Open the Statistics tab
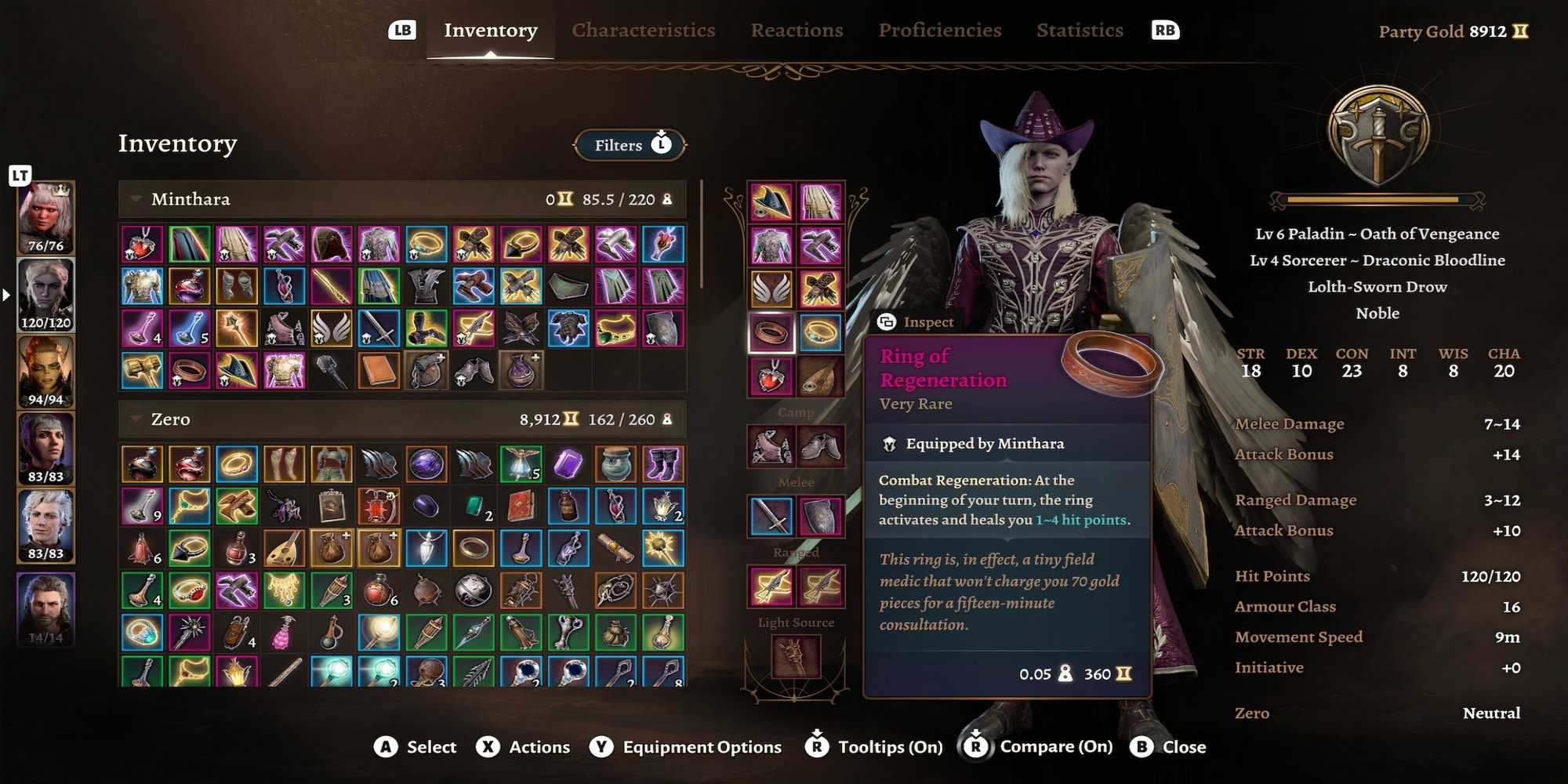Viewport: 1568px width, 784px height. (1080, 30)
